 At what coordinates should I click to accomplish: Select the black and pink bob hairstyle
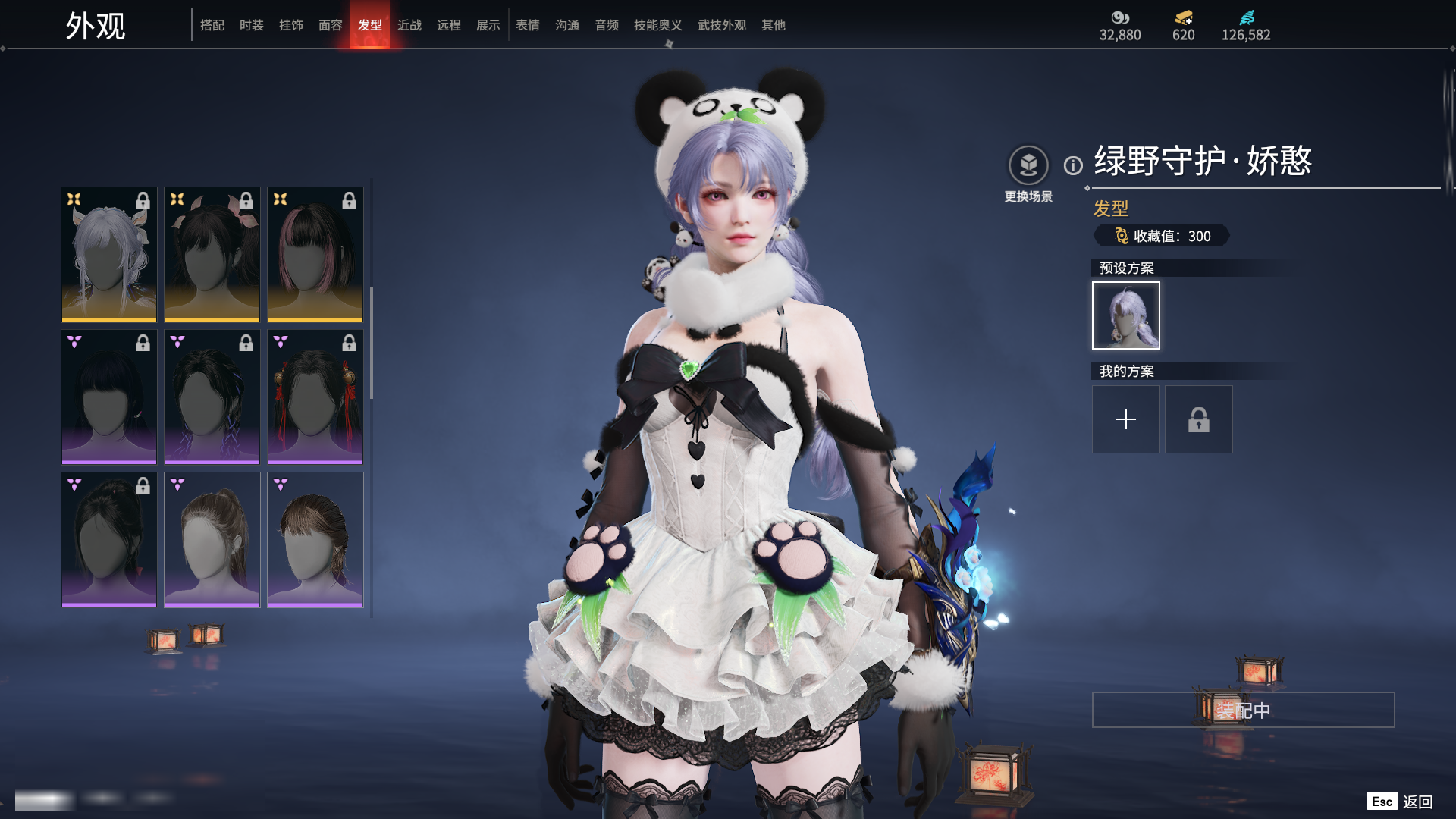click(315, 254)
